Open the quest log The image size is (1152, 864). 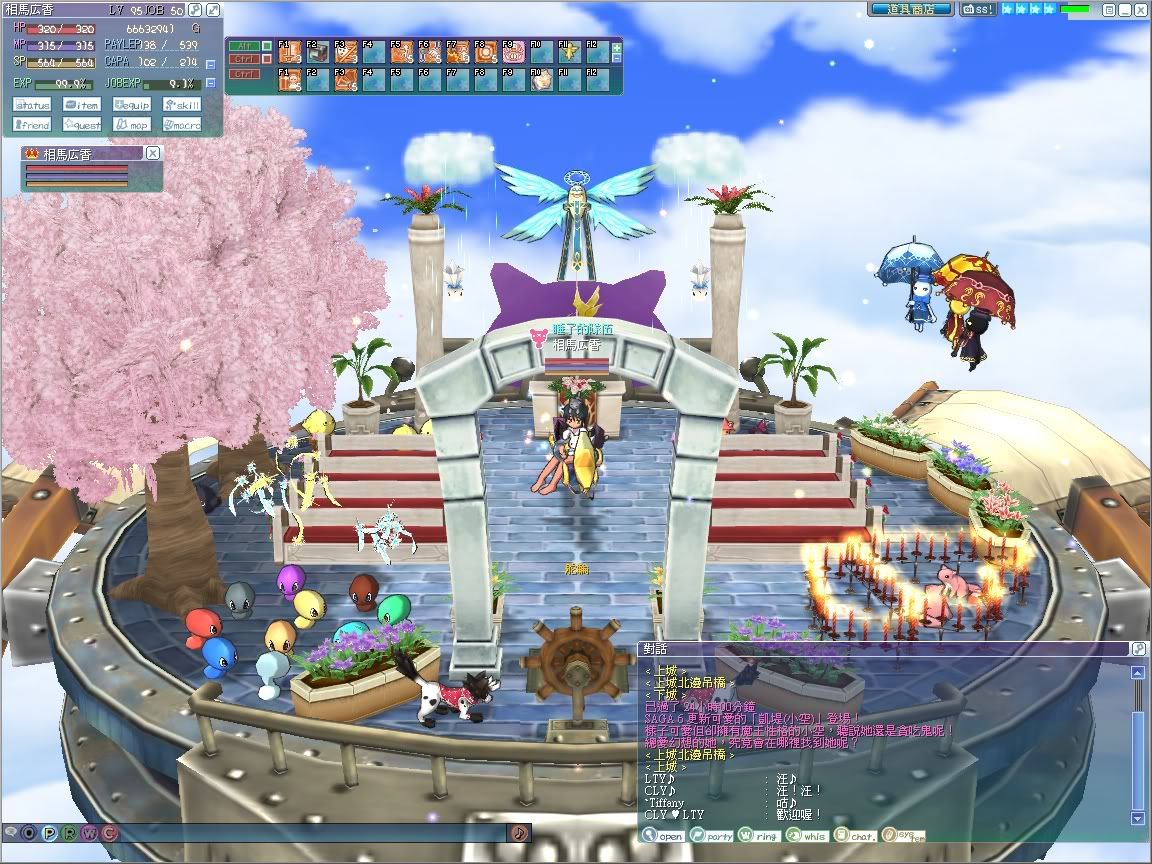82,125
